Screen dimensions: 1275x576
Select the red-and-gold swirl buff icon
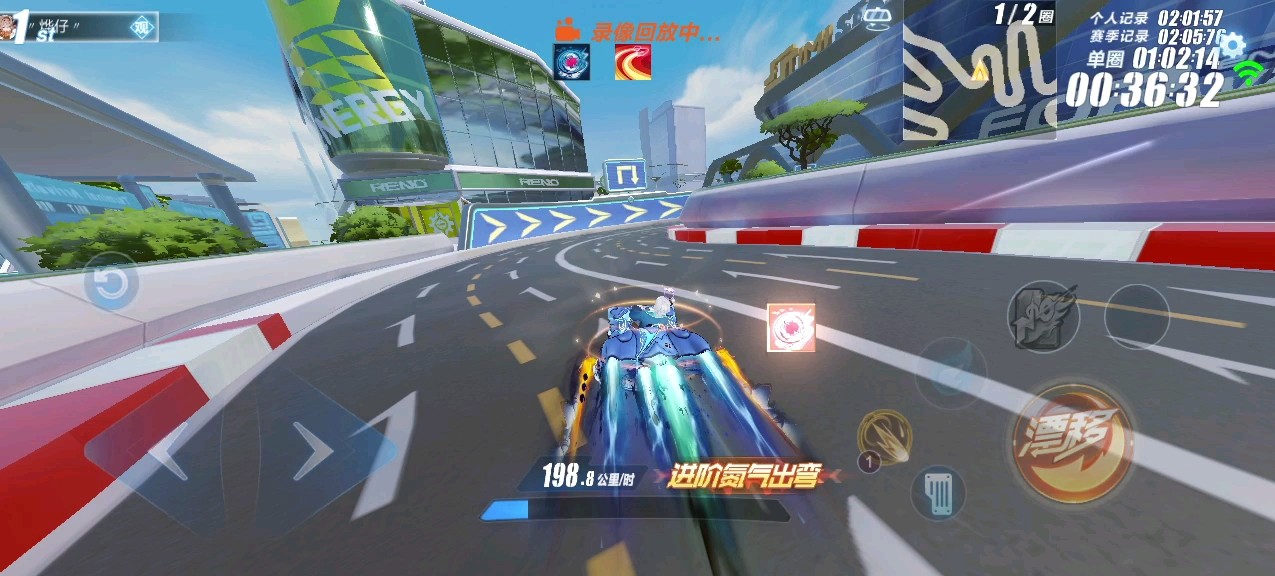633,62
